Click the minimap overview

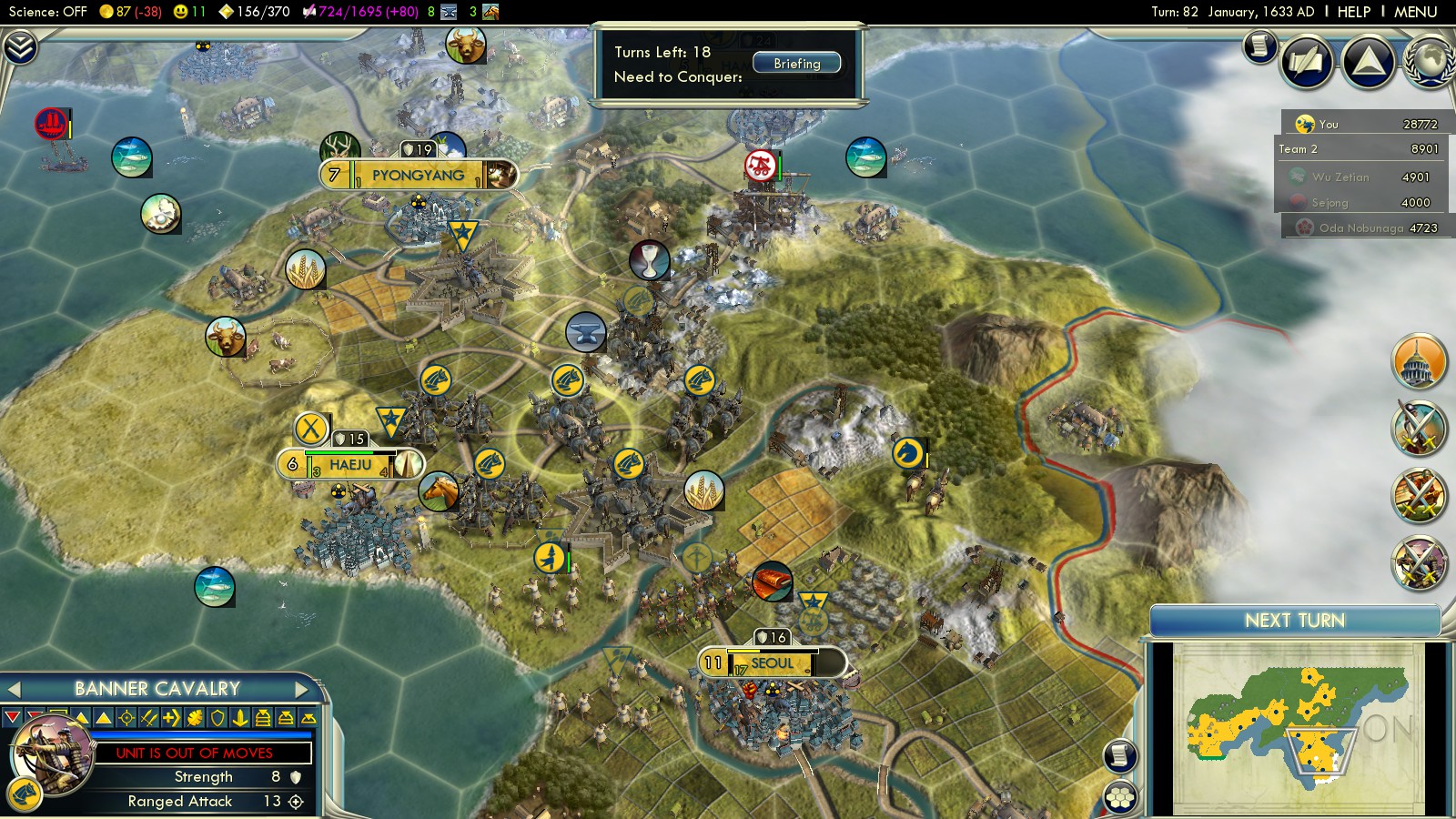(x=1297, y=728)
